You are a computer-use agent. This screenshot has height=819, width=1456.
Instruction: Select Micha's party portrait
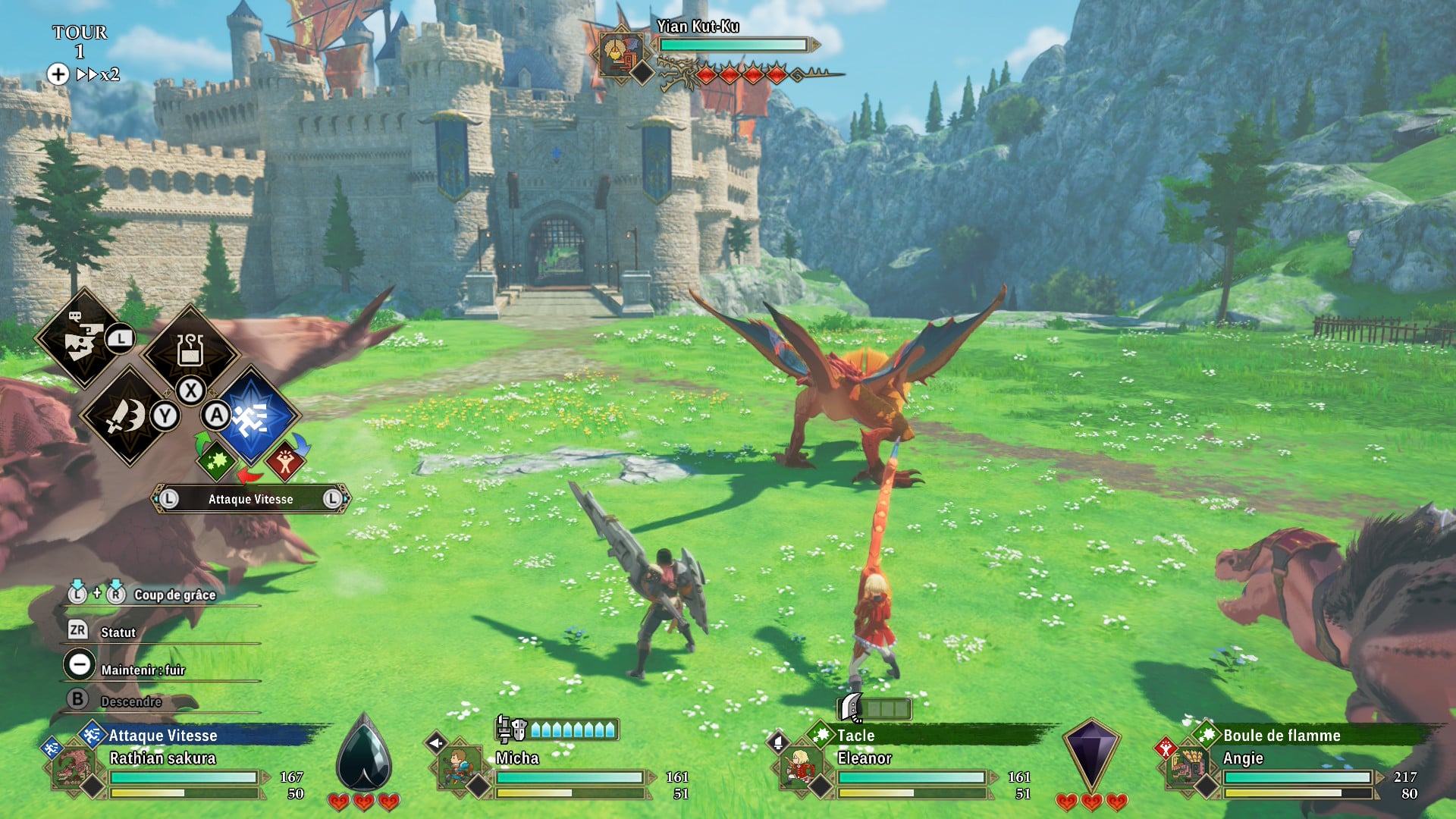click(x=458, y=767)
